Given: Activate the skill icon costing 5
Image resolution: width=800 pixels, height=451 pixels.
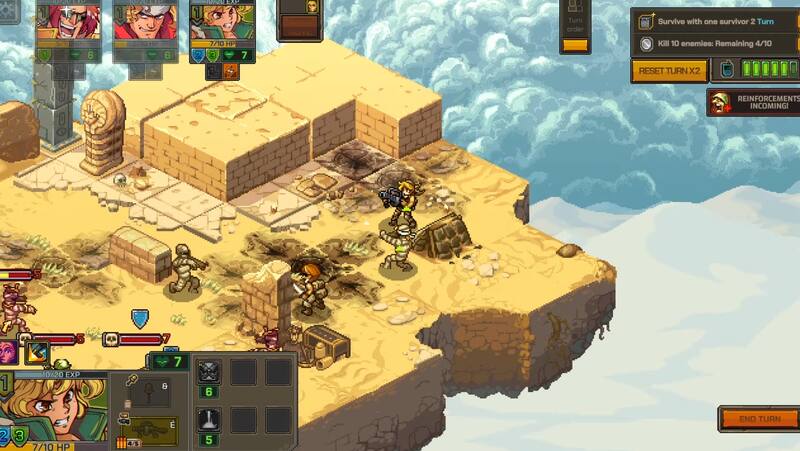Looking at the screenshot, I should (210, 420).
